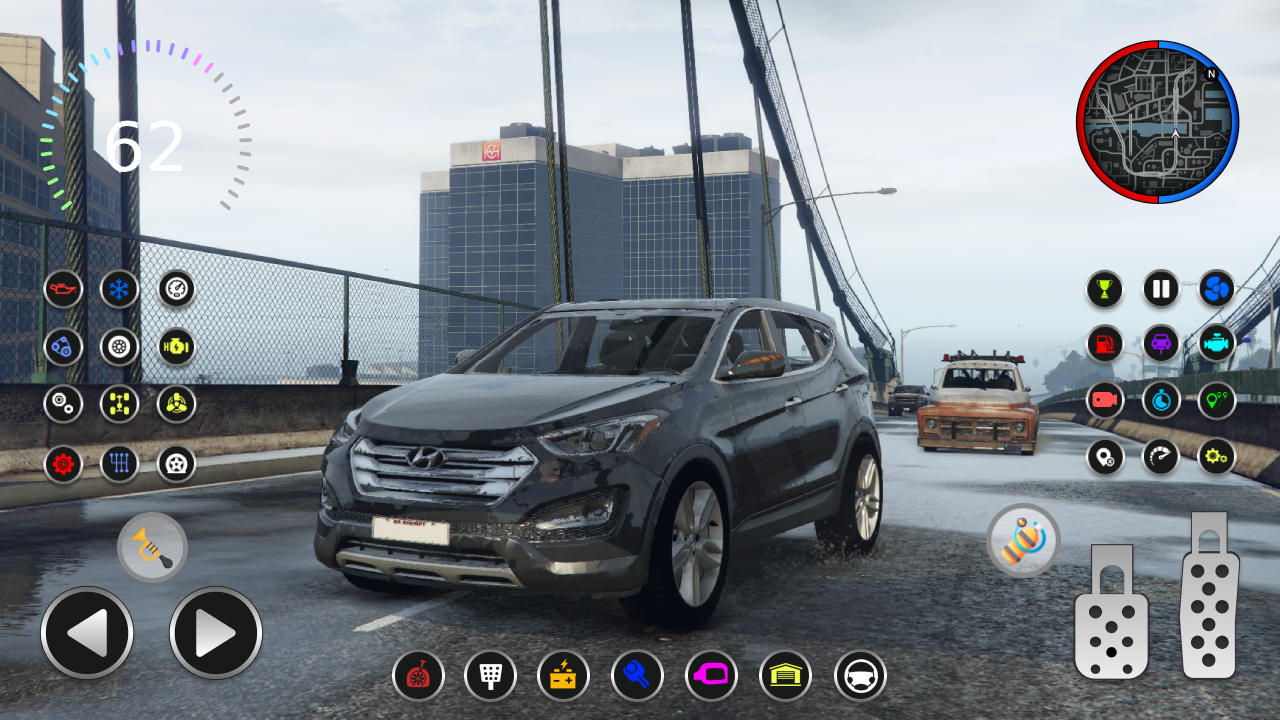Tap the orange car battery icon
The width and height of the screenshot is (1280, 720).
[563, 676]
